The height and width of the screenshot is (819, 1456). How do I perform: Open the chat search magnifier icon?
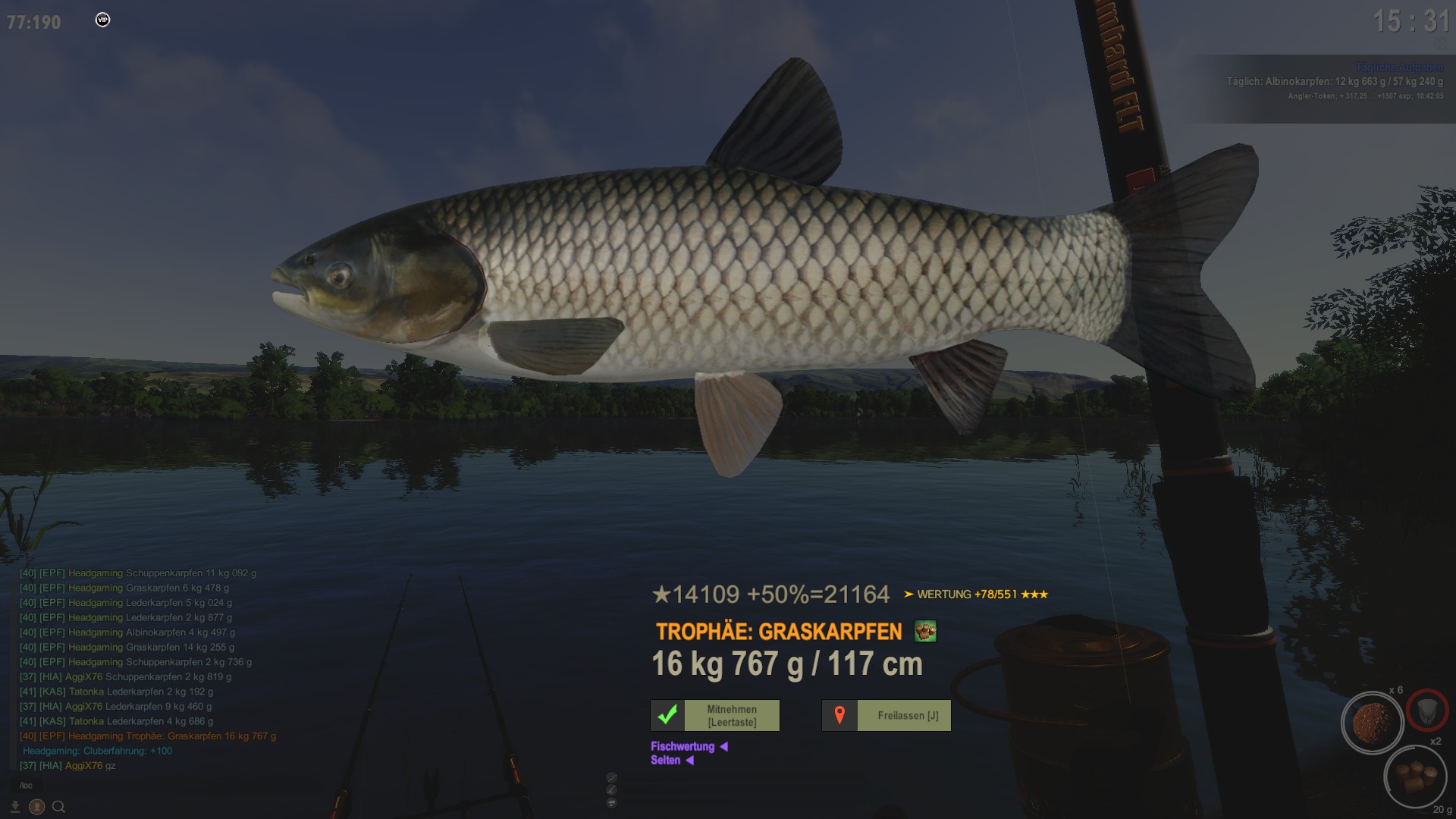tap(58, 807)
